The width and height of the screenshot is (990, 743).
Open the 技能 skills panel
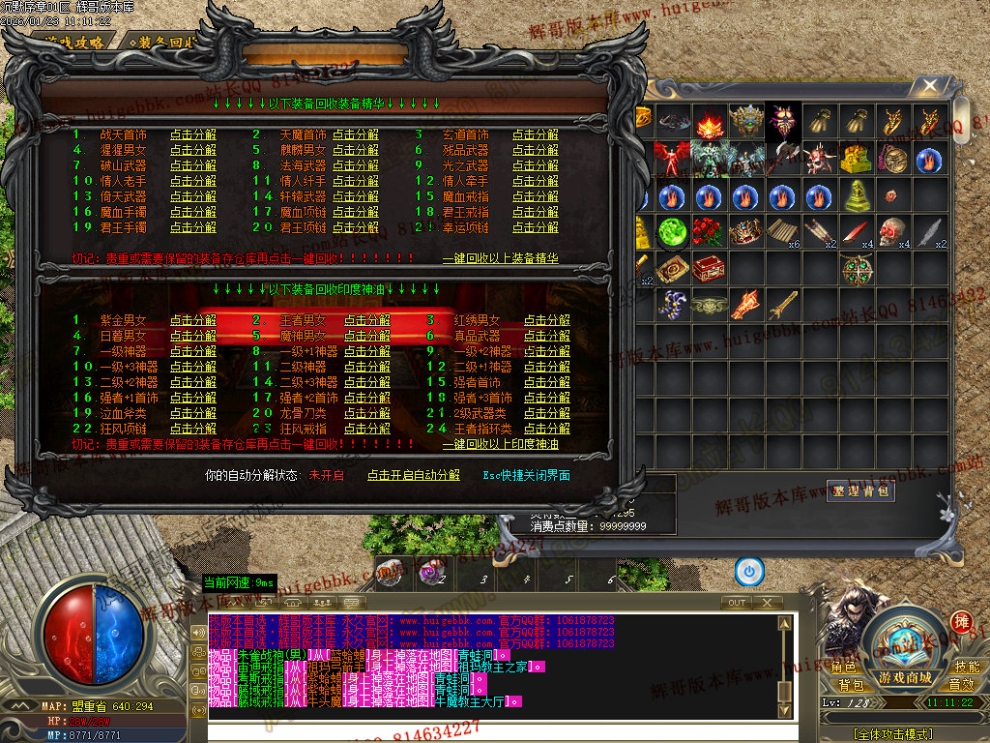965,666
